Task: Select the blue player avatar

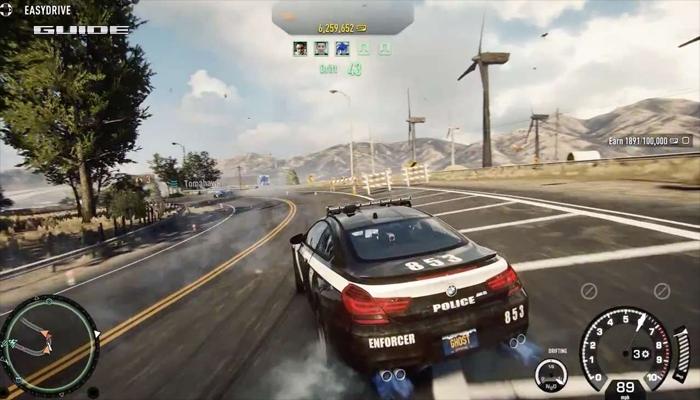Action: 342,48
